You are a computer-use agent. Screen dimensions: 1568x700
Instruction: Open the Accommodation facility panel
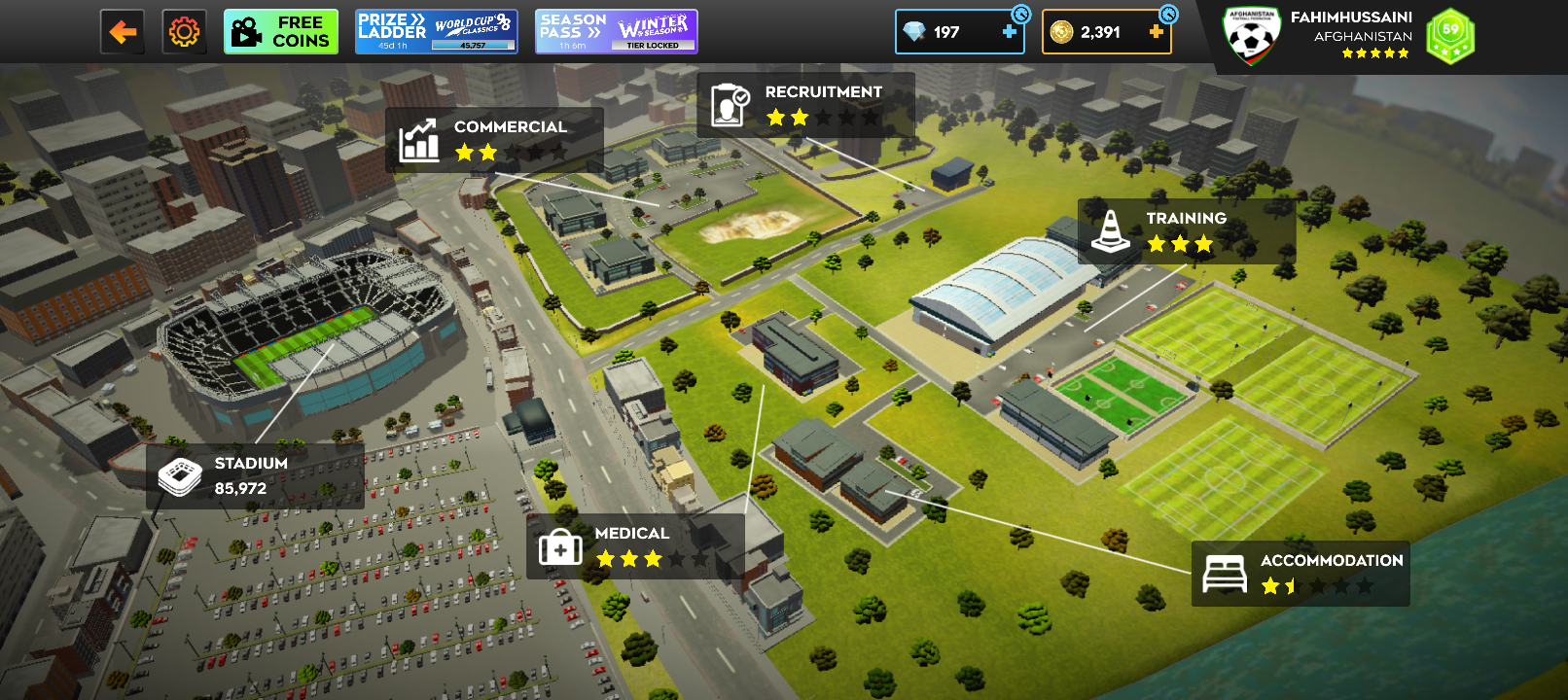(1301, 574)
